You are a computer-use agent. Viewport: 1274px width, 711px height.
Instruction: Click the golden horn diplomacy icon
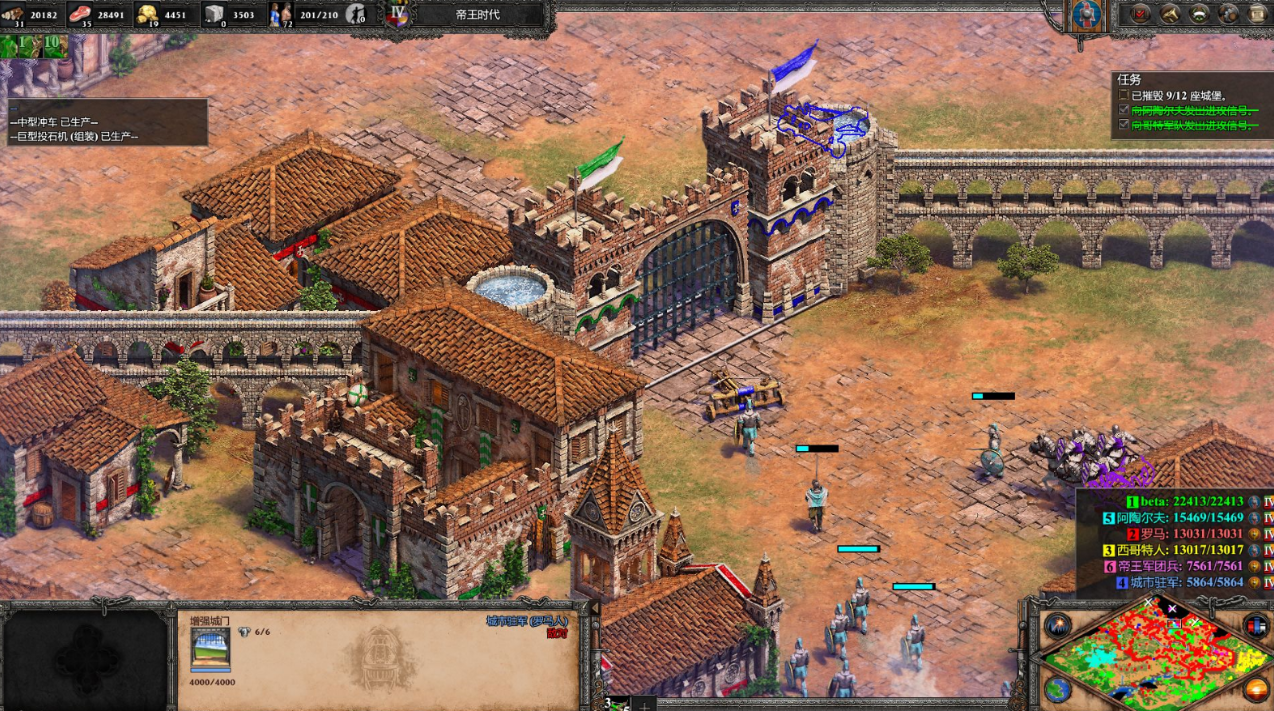point(1169,14)
